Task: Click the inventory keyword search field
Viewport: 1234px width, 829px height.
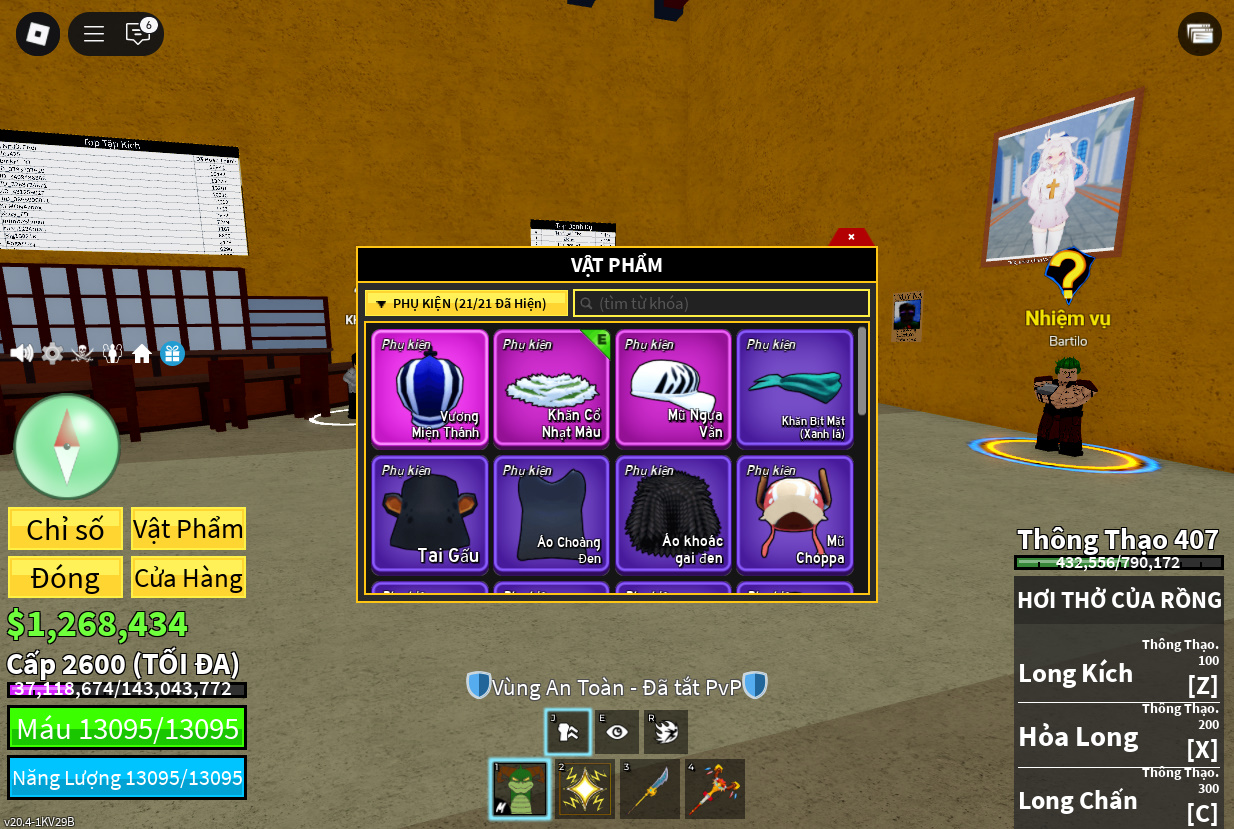Action: pyautogui.click(x=722, y=303)
